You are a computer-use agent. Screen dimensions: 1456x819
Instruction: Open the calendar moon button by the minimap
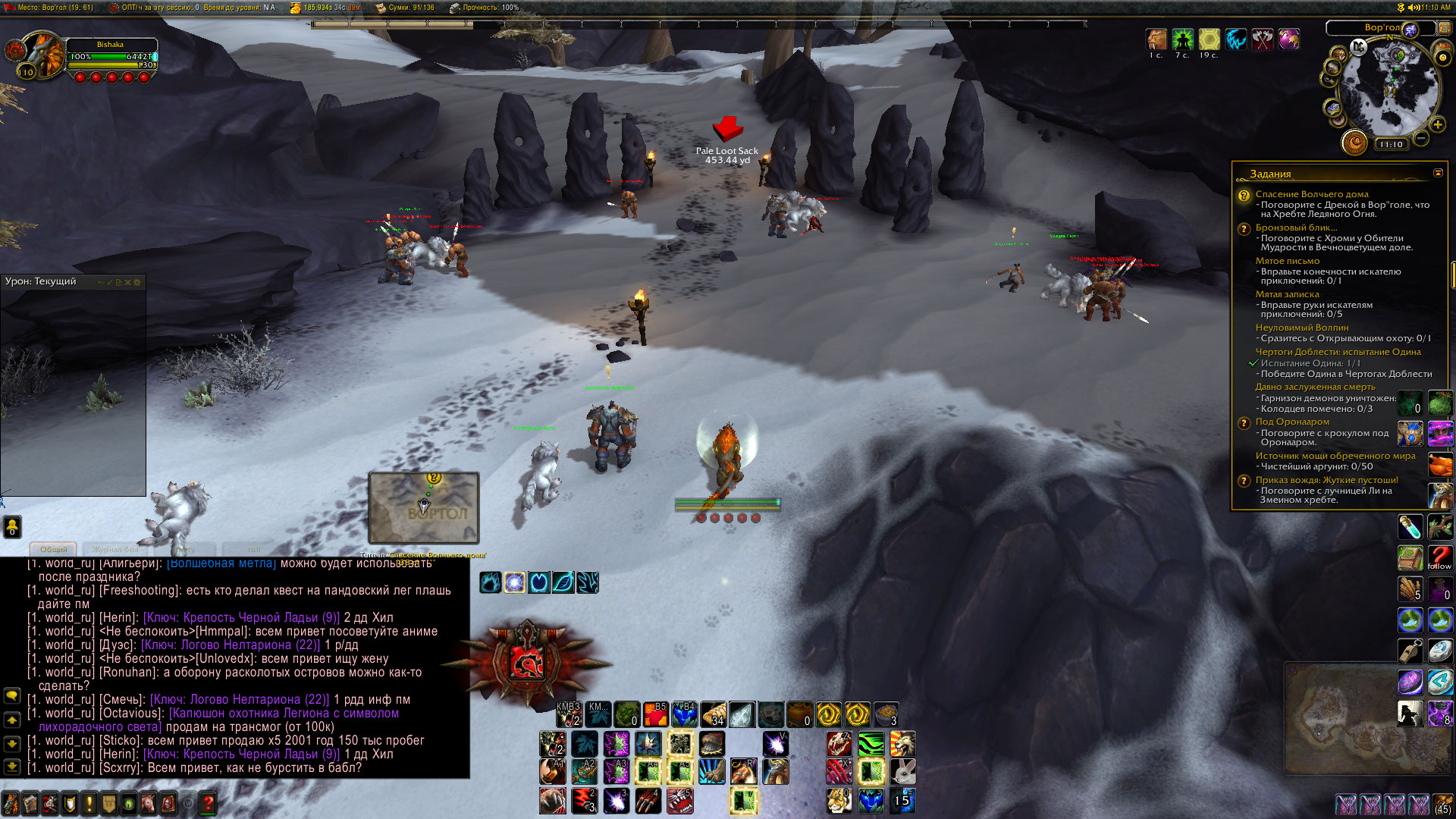tap(1354, 142)
